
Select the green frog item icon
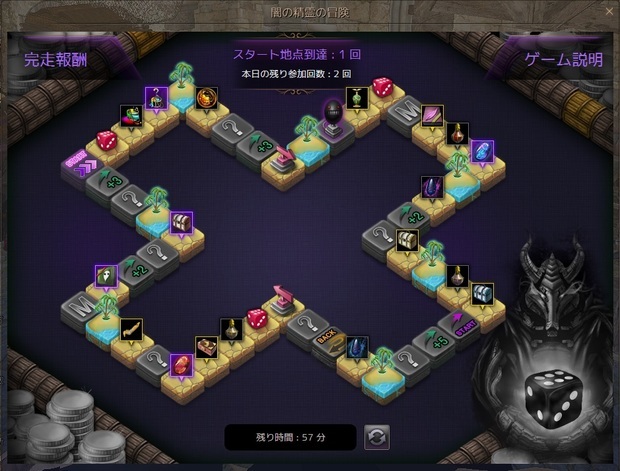[x=131, y=115]
